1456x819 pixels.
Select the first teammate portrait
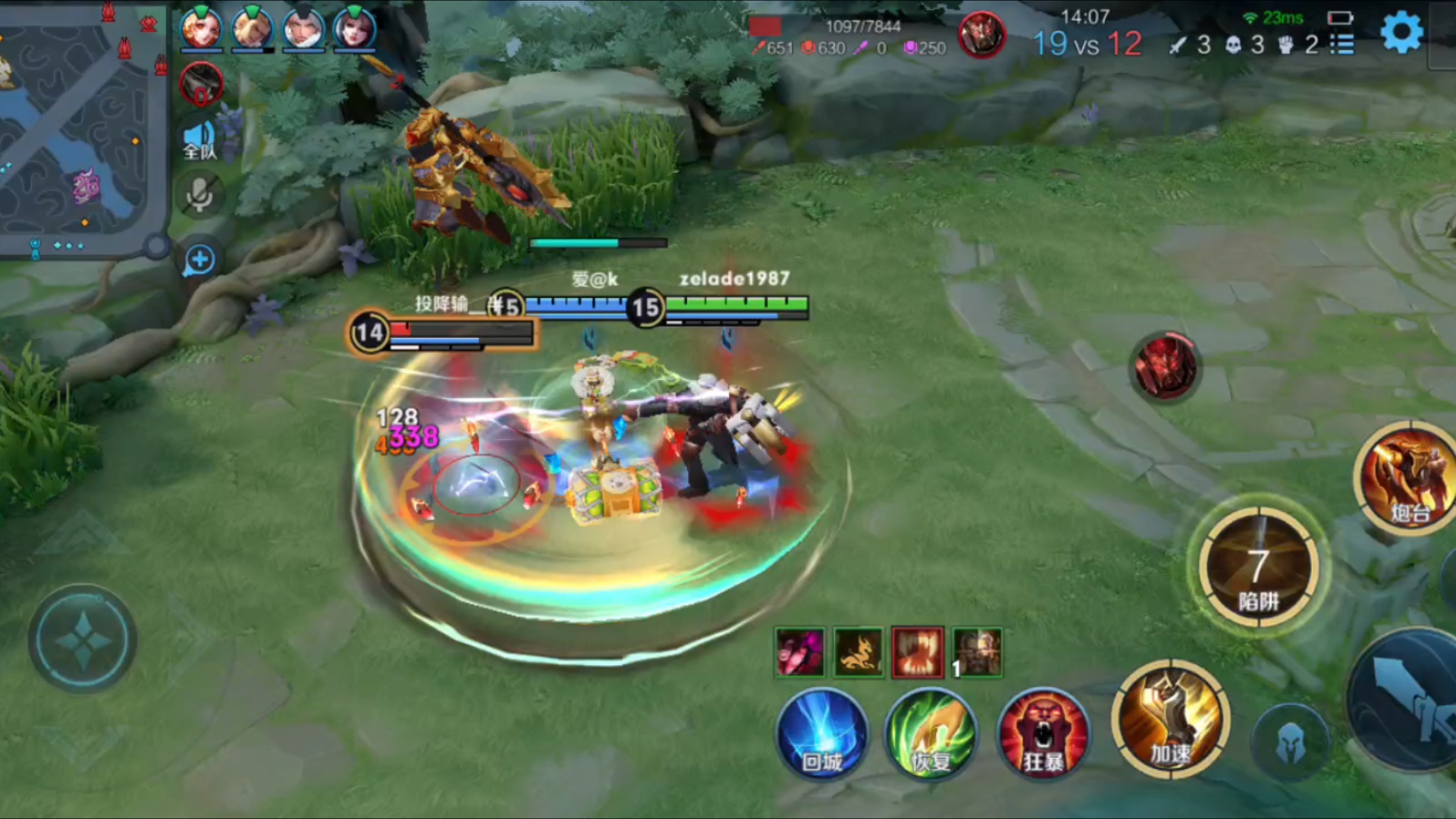[201, 29]
